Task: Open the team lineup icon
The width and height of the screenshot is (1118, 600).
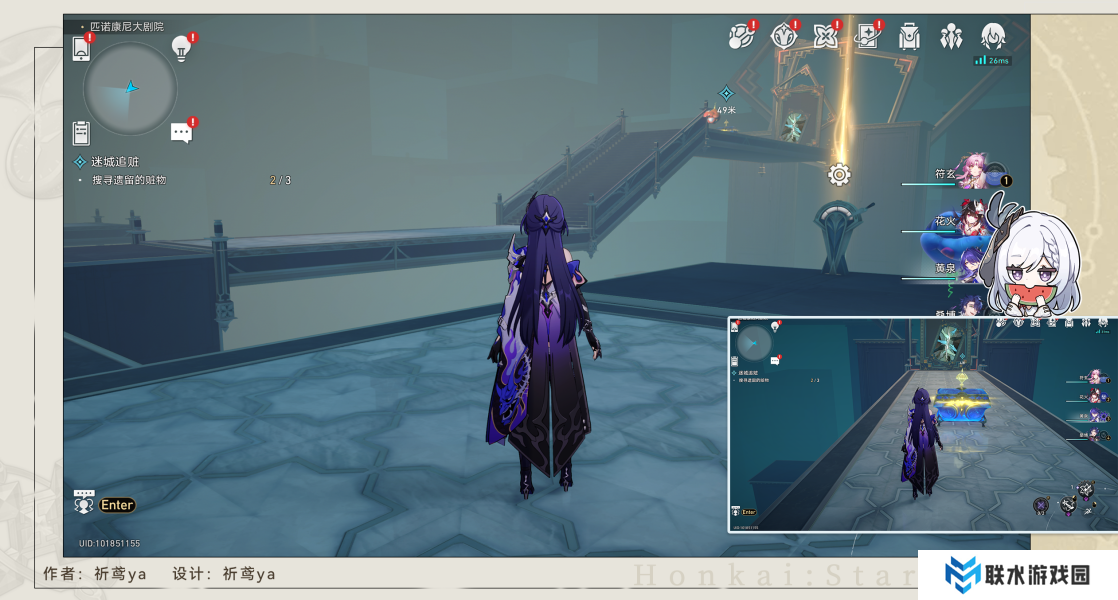Action: pos(951,38)
